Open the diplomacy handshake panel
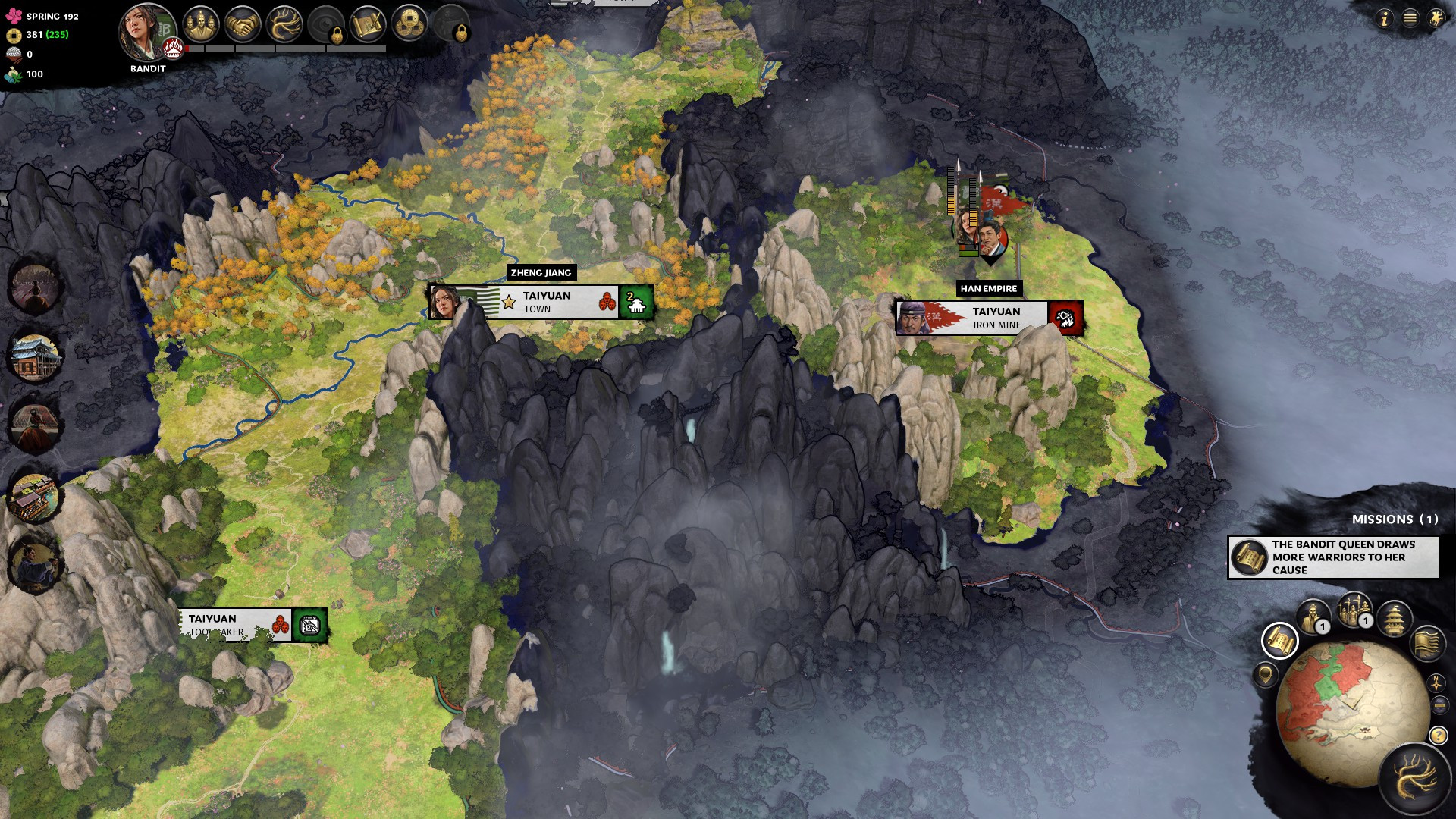 [x=243, y=25]
